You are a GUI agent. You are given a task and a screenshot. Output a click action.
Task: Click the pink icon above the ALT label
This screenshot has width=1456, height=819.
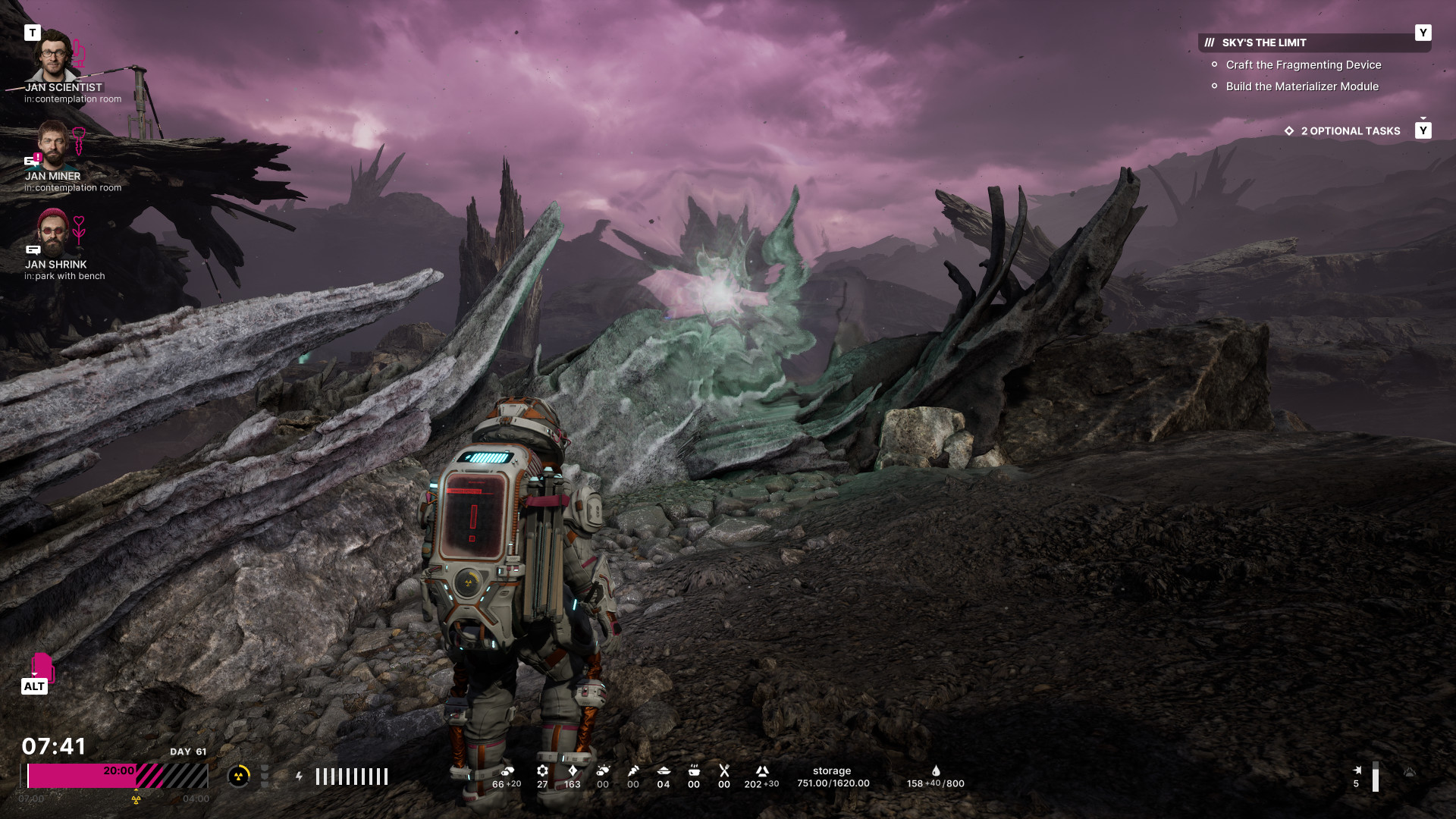[42, 666]
